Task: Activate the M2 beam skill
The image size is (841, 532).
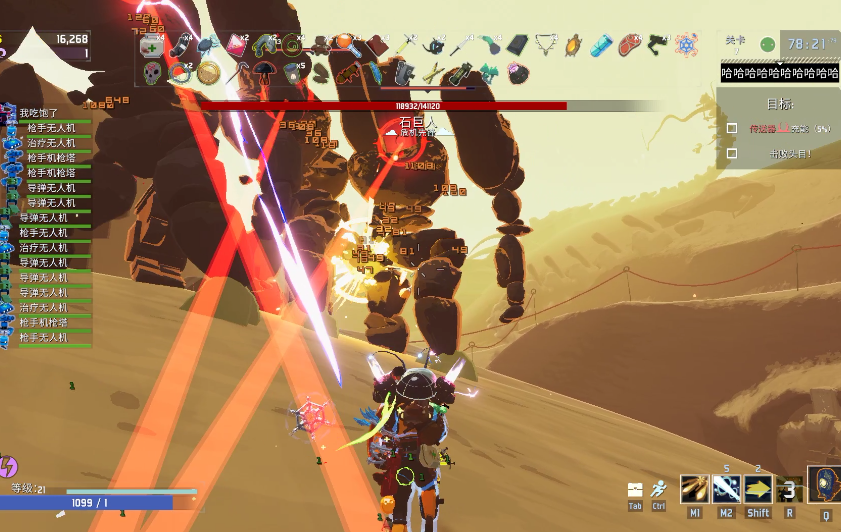Action: coord(727,489)
